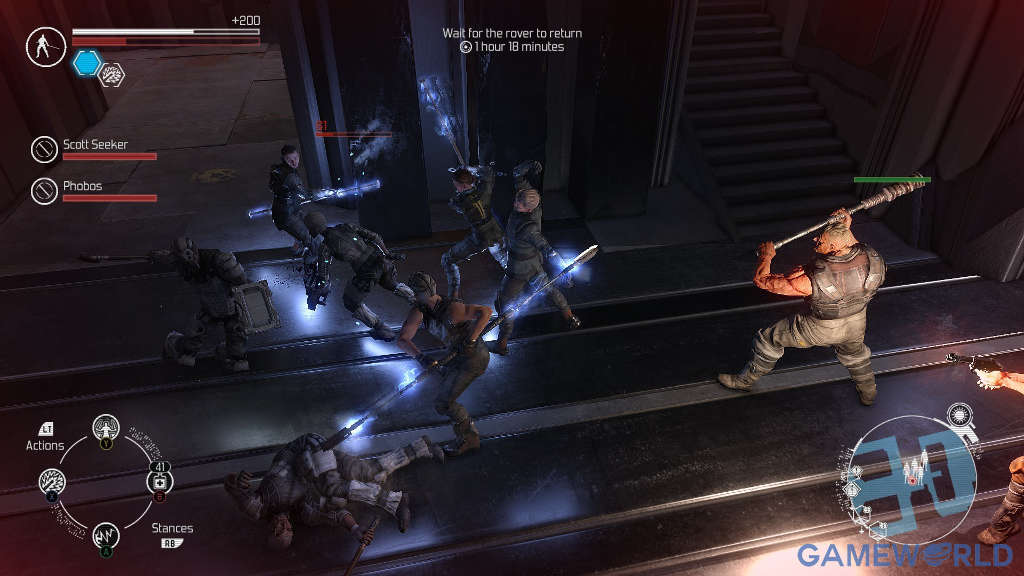Activate the left spark-burst ability icon
This screenshot has height=576, width=1024.
tap(52, 483)
